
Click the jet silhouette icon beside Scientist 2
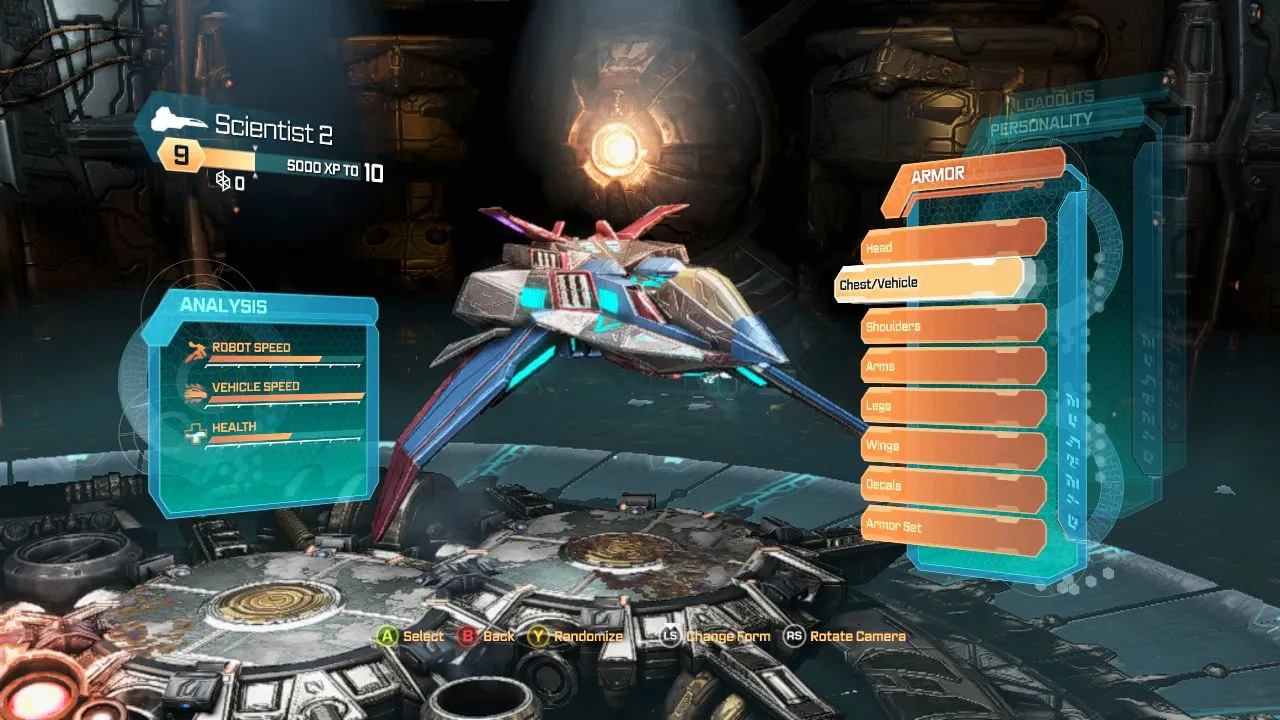coord(176,118)
